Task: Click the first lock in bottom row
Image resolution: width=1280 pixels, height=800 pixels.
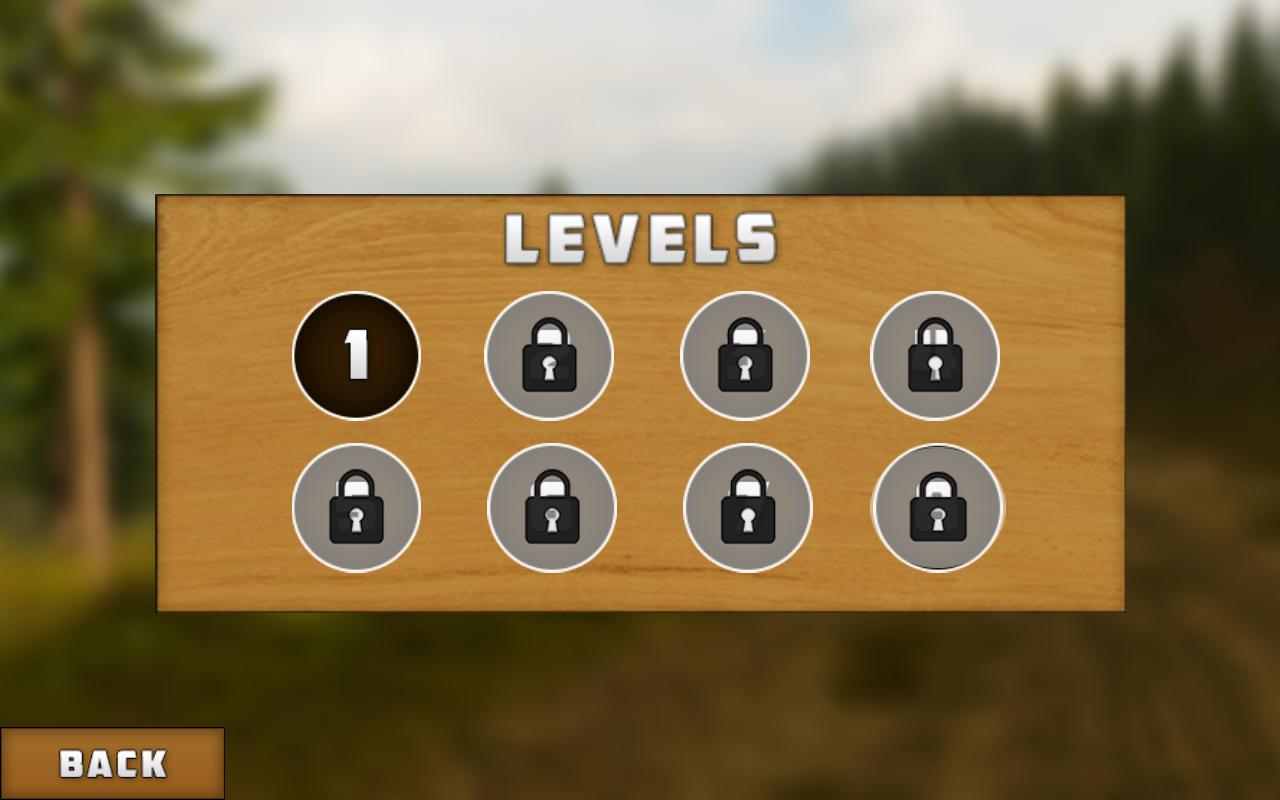Action: pyautogui.click(x=355, y=508)
